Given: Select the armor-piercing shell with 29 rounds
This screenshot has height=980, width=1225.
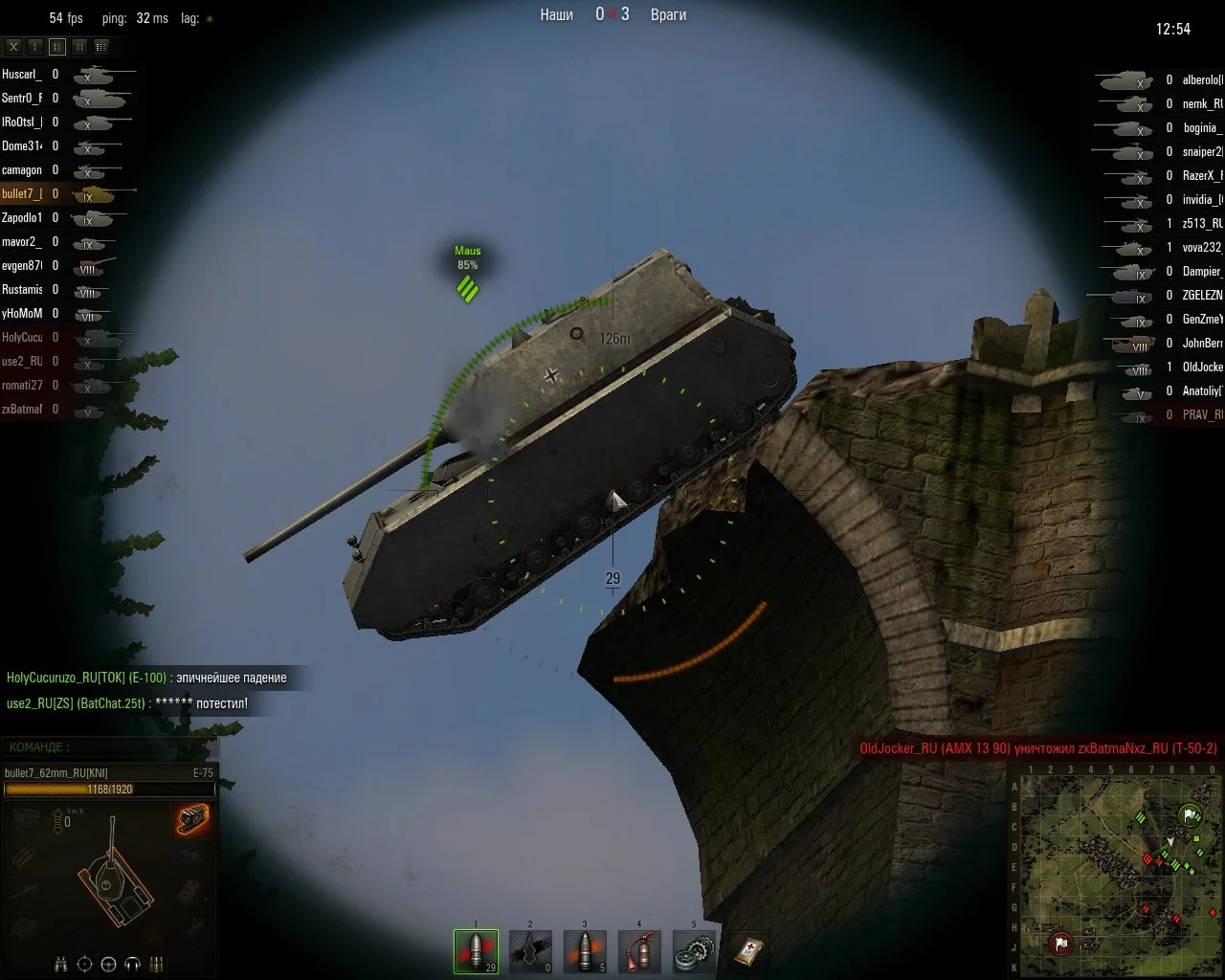Looking at the screenshot, I should click(x=476, y=950).
